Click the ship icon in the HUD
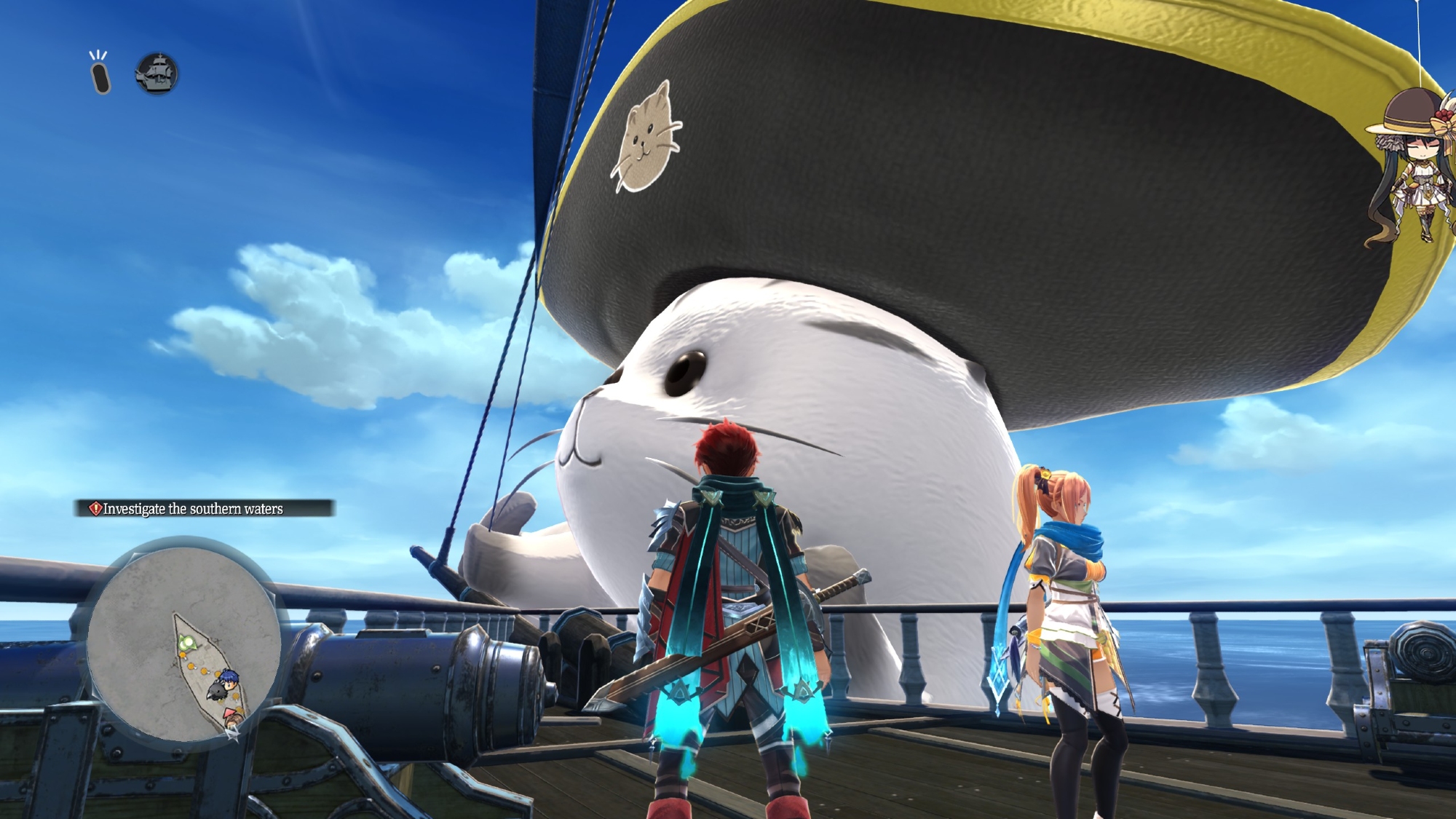This screenshot has height=819, width=1456. pyautogui.click(x=157, y=74)
